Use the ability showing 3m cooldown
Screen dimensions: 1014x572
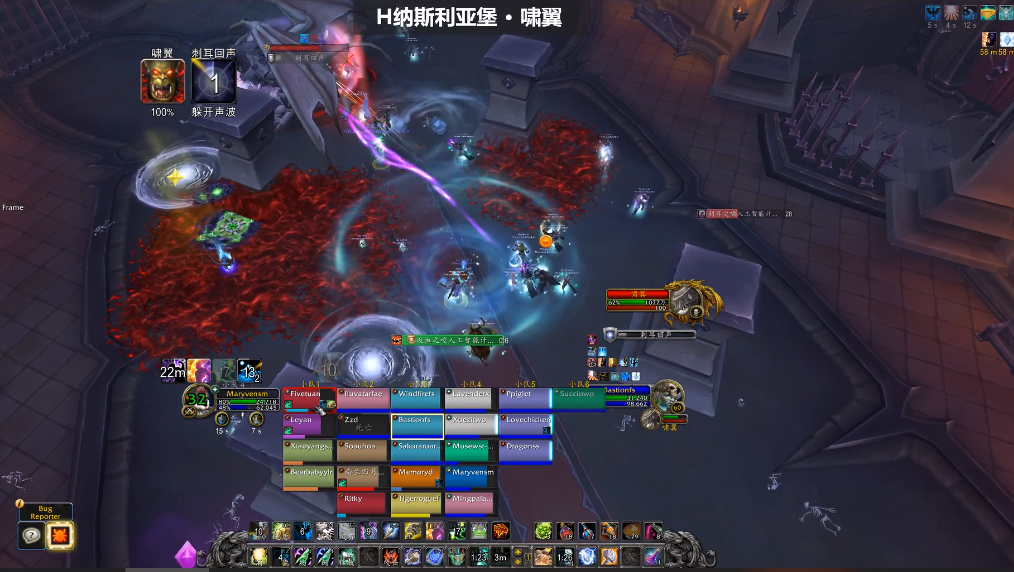click(501, 556)
